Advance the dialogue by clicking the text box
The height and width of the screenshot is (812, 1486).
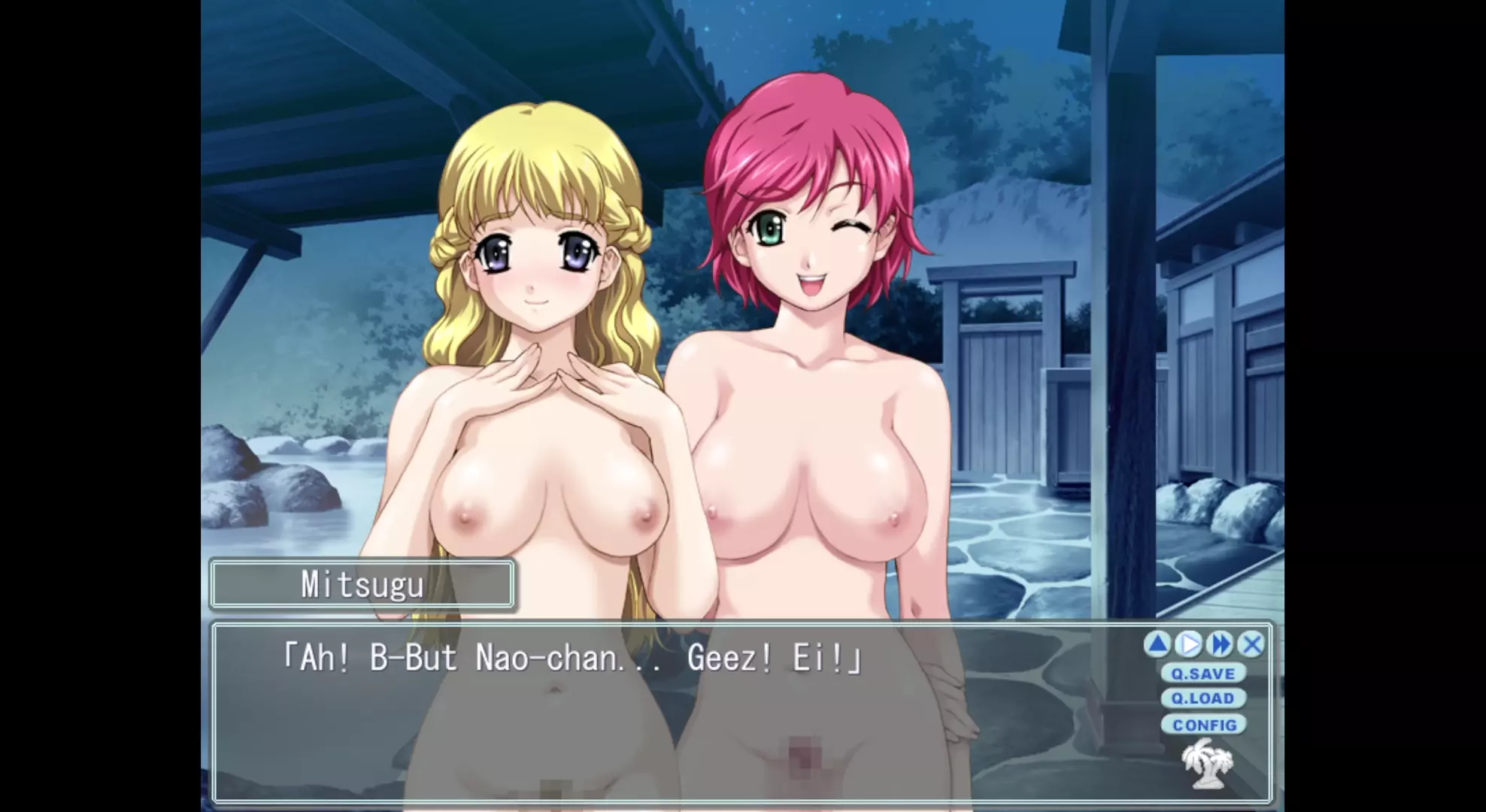pos(677,722)
